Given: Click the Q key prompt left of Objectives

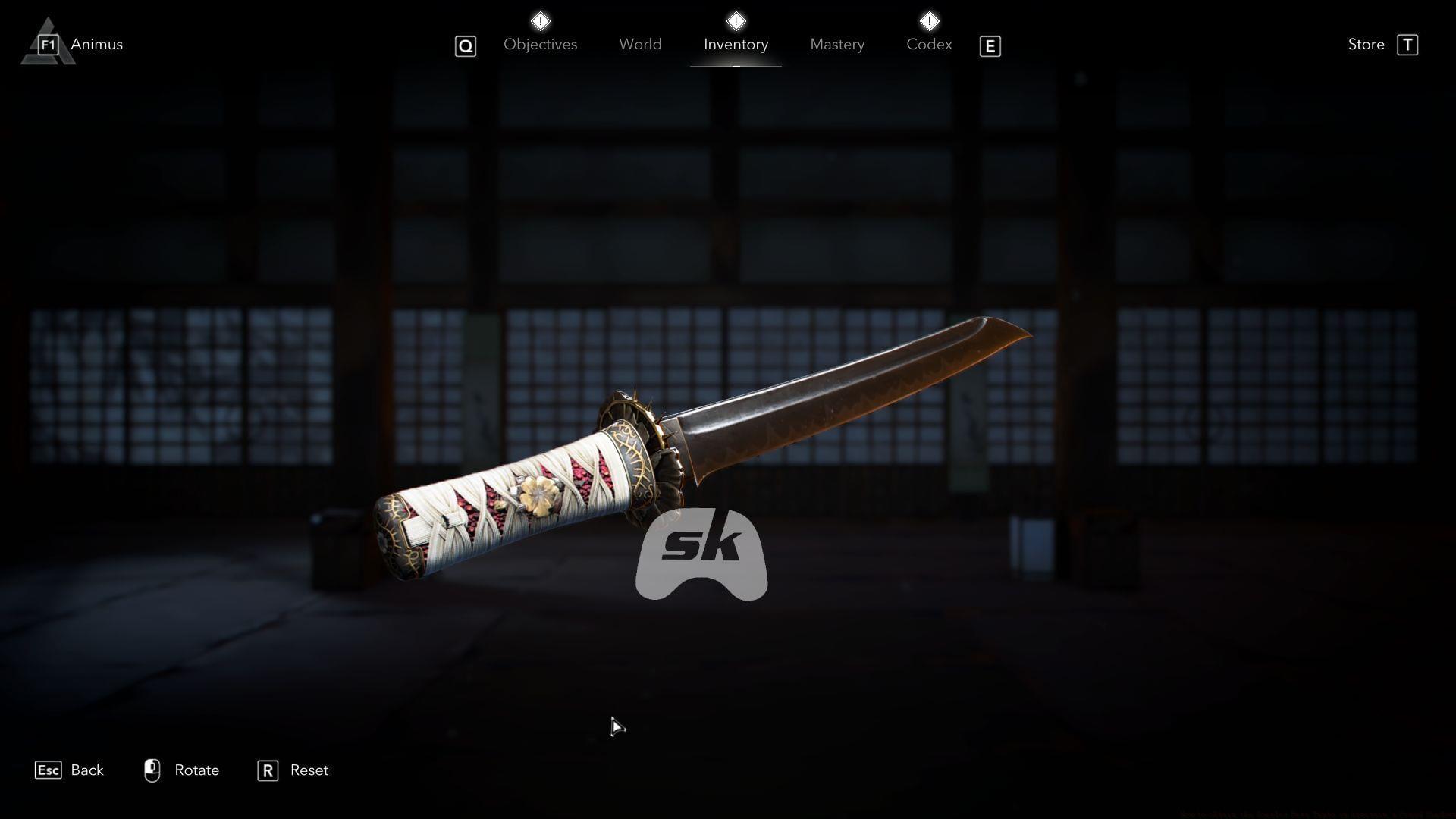Looking at the screenshot, I should [x=465, y=45].
